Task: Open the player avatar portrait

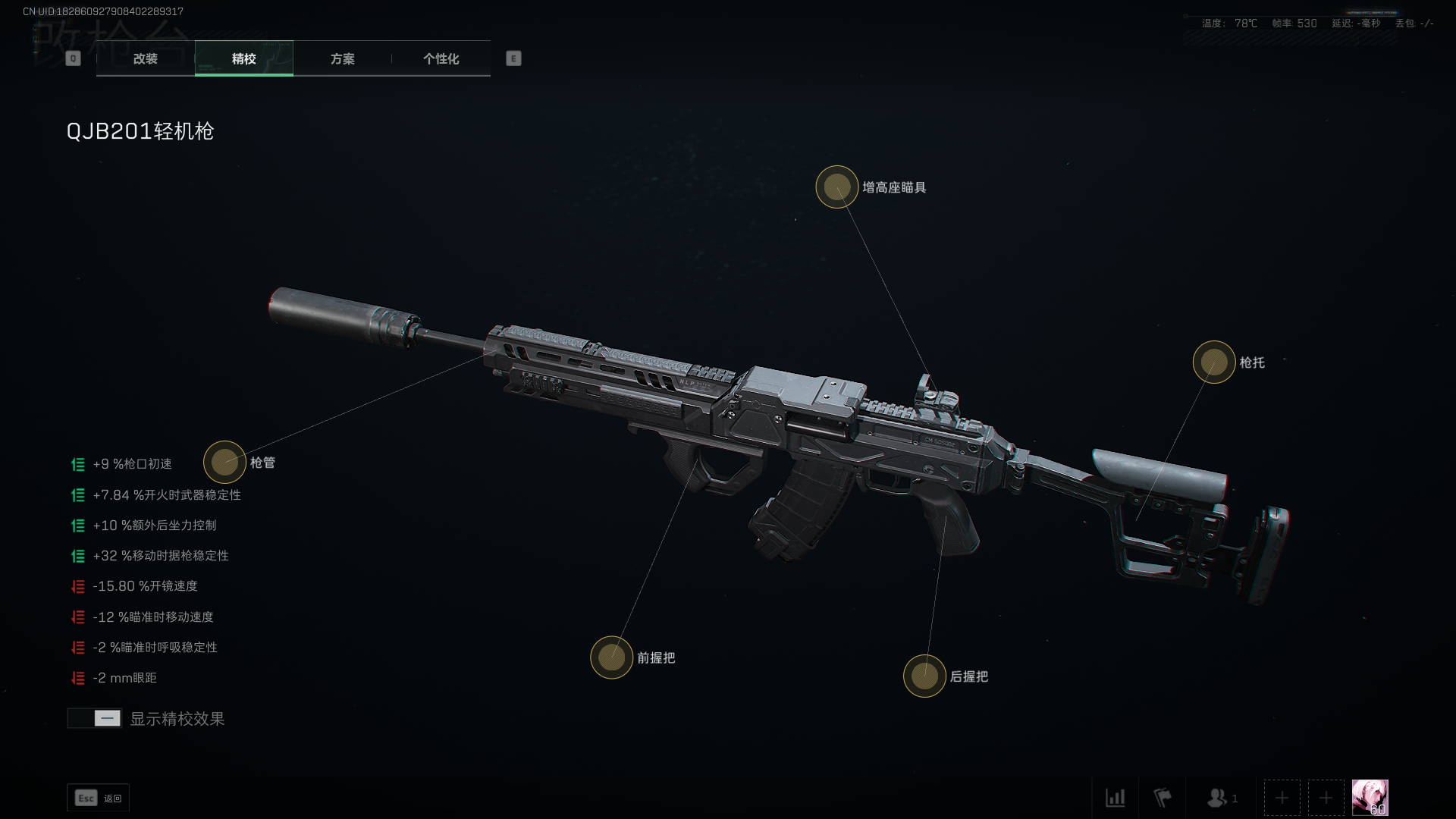Action: 1370,798
